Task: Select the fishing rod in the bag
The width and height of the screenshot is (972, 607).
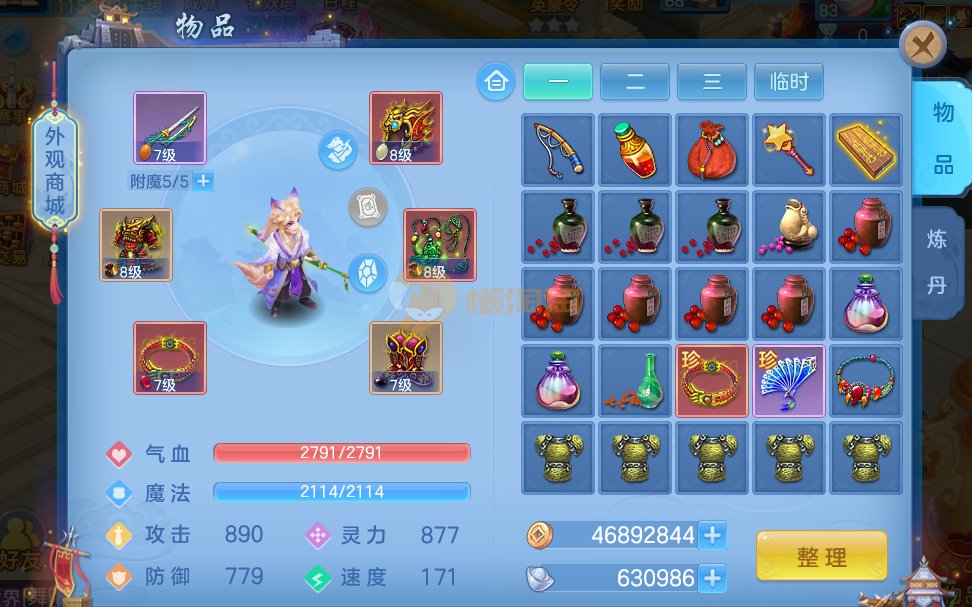Action: [558, 150]
